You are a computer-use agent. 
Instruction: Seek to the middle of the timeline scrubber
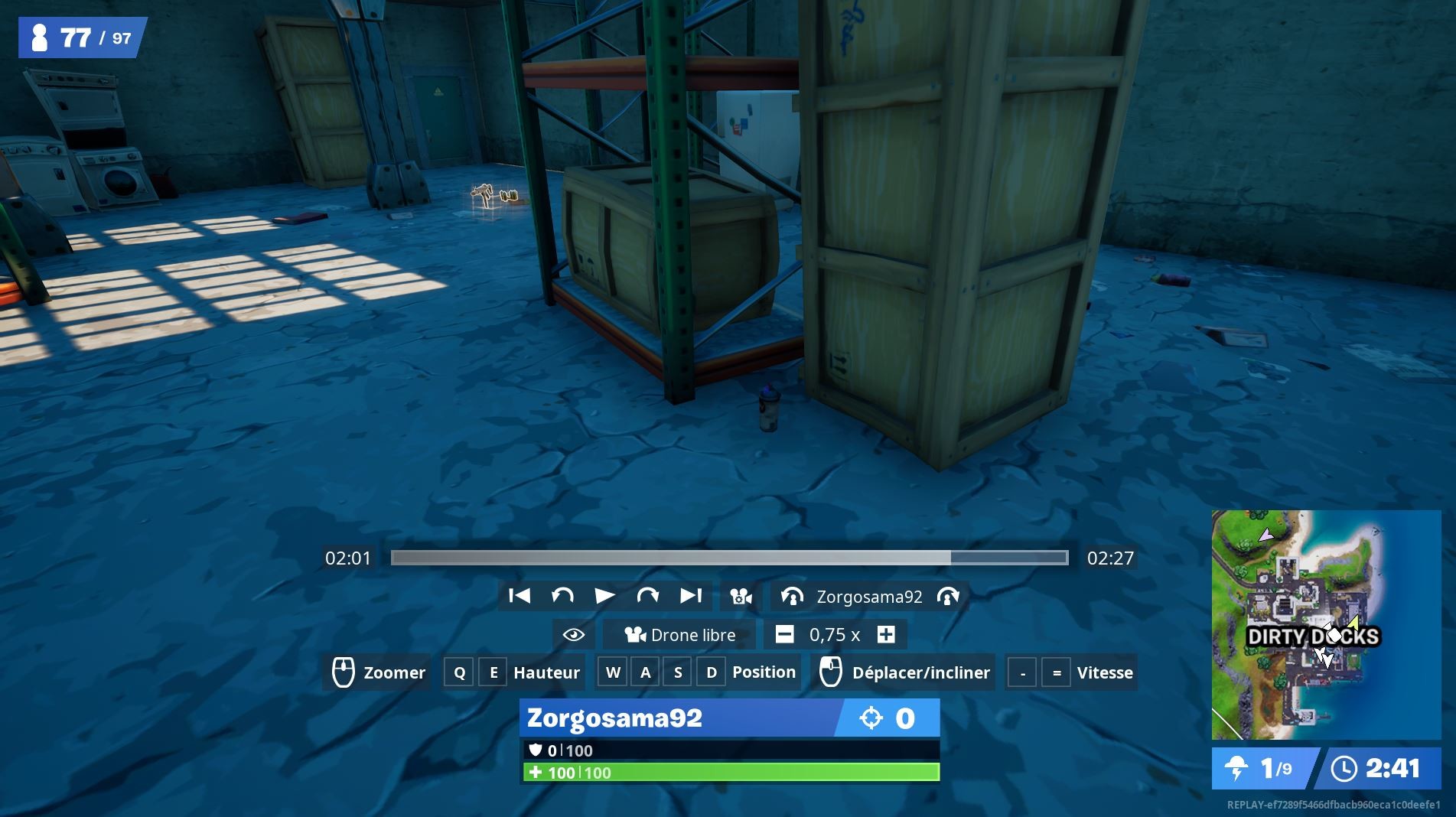[728, 558]
